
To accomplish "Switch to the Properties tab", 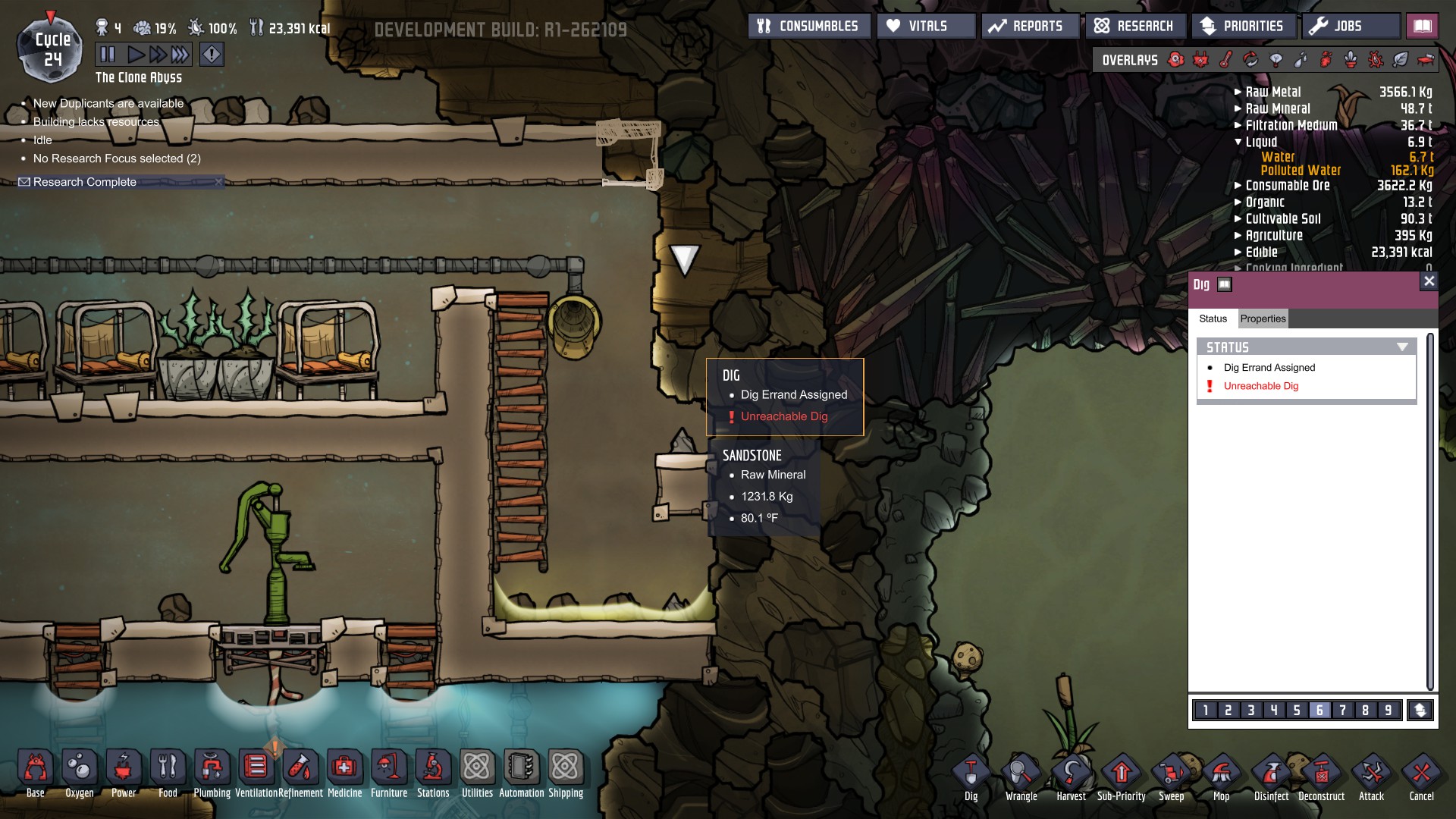I will click(x=1263, y=318).
